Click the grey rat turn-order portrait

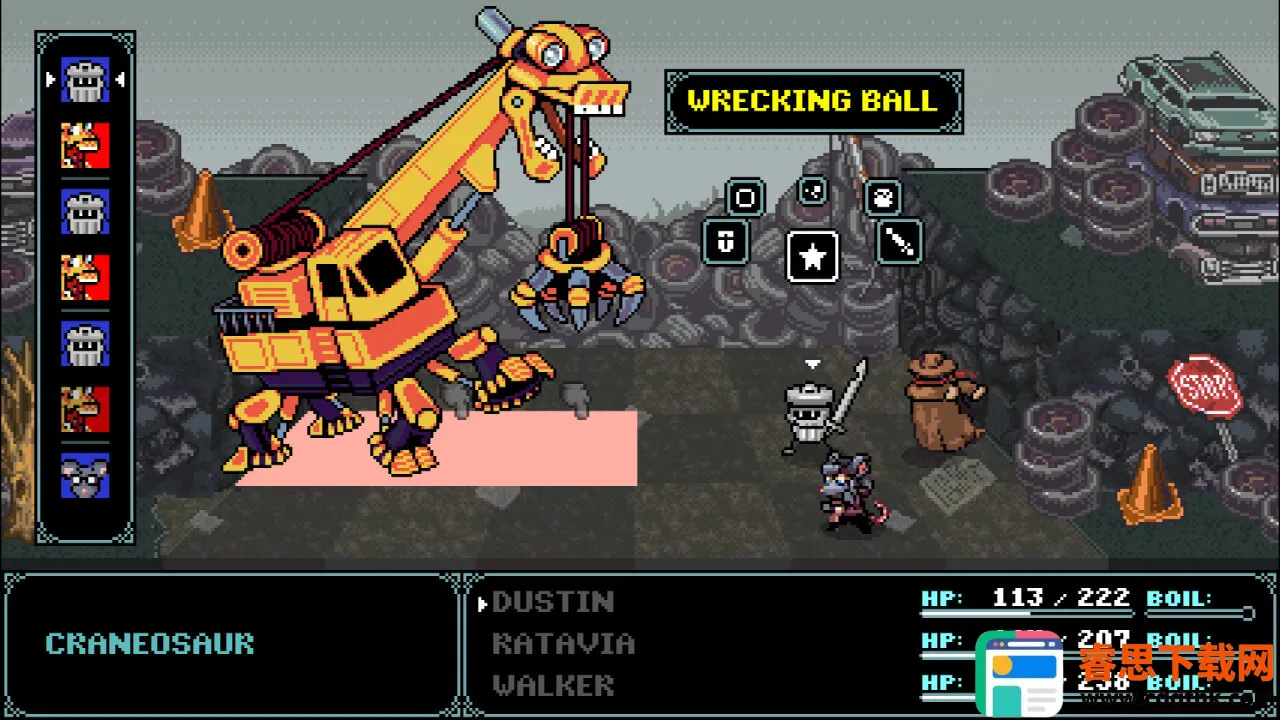click(85, 475)
